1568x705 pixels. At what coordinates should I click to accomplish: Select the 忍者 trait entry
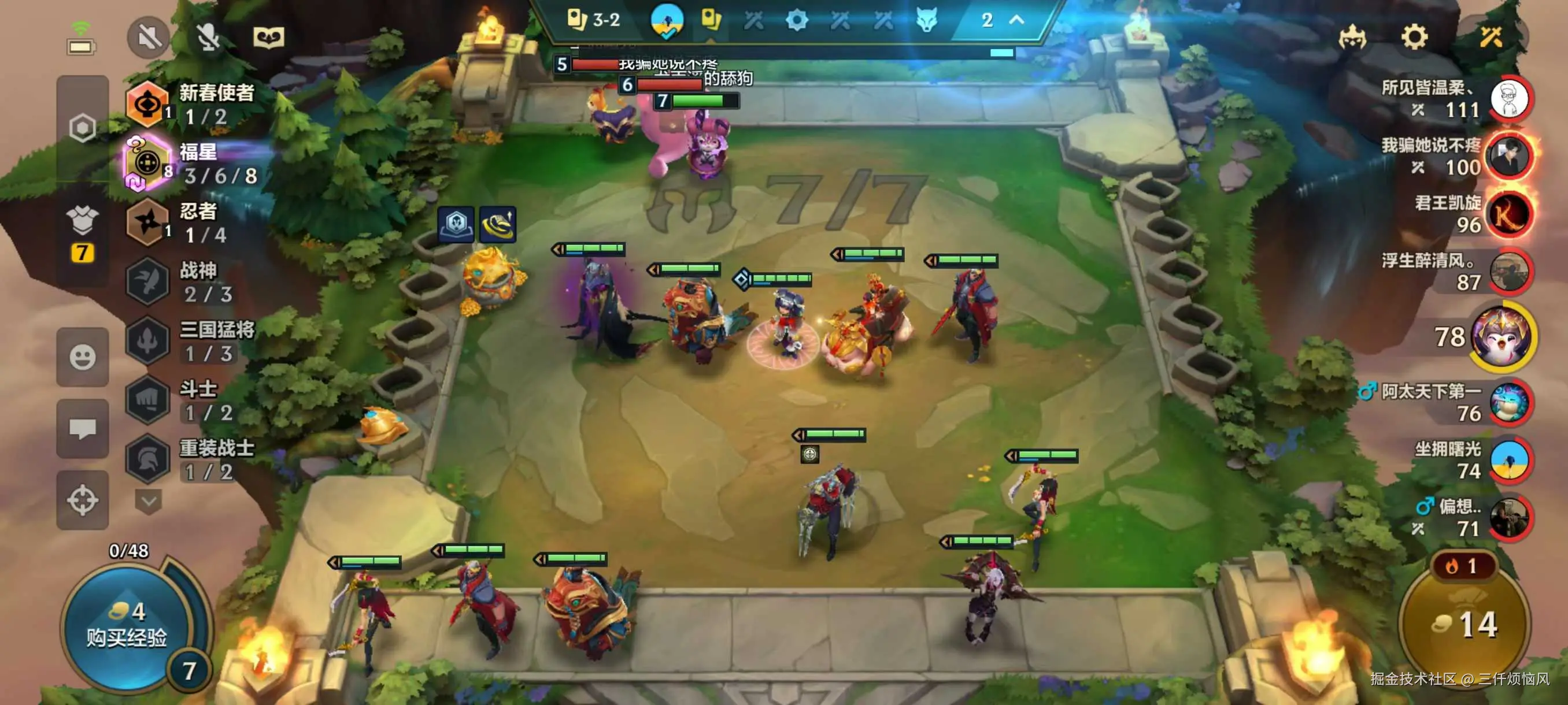(183, 222)
